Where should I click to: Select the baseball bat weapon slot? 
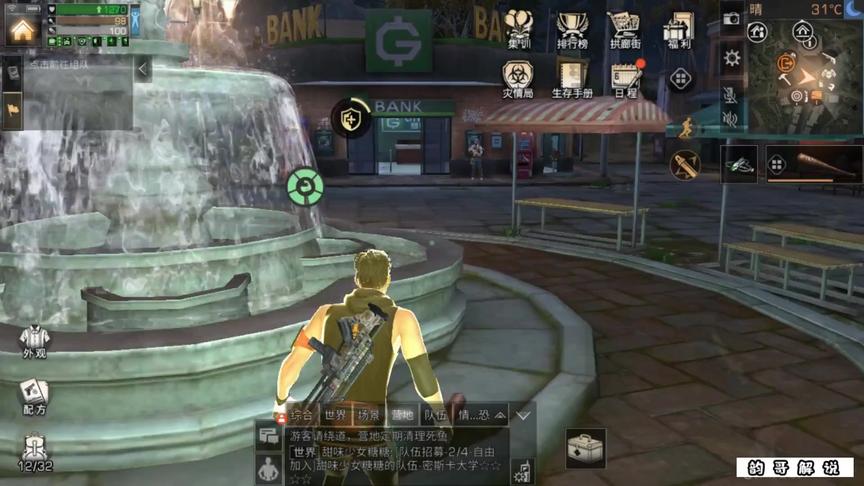pyautogui.click(x=813, y=164)
